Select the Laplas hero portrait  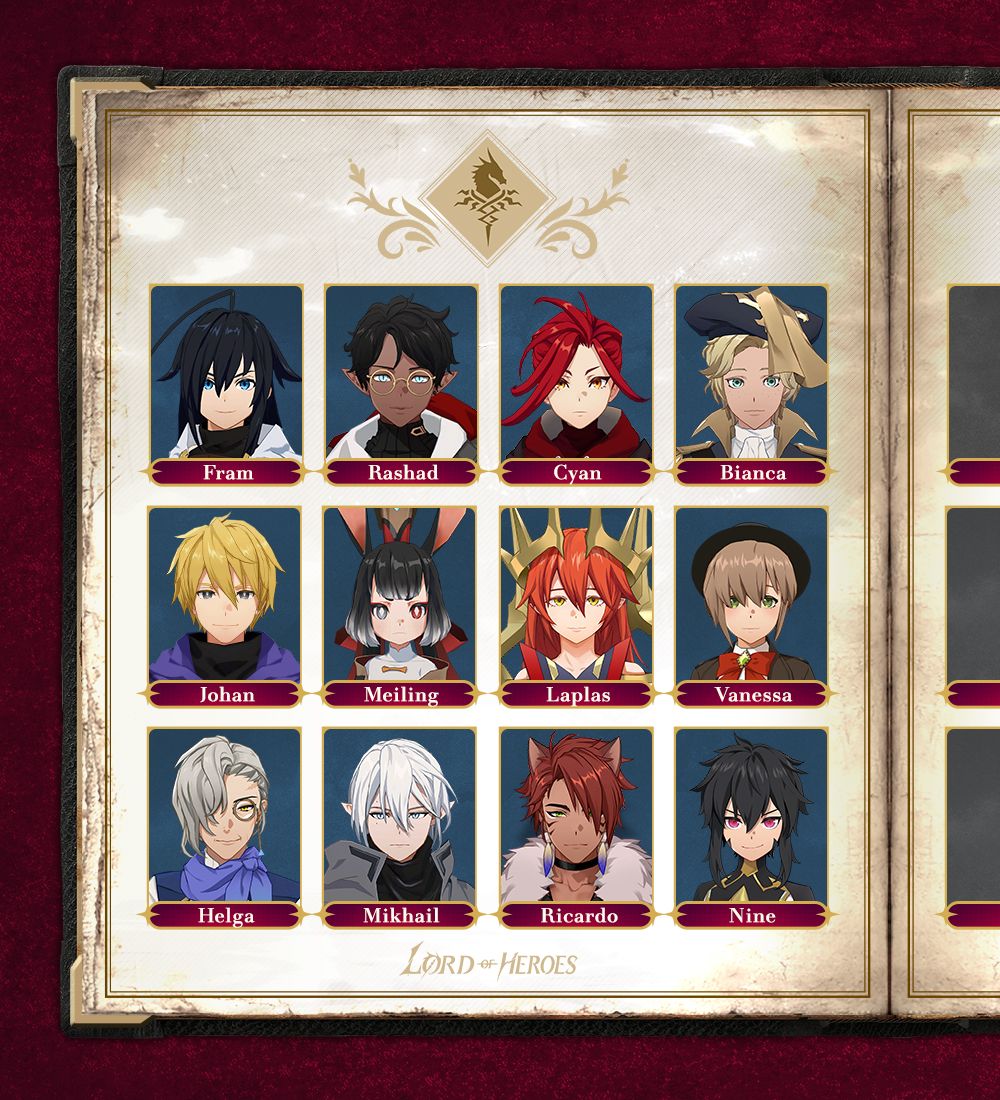577,595
